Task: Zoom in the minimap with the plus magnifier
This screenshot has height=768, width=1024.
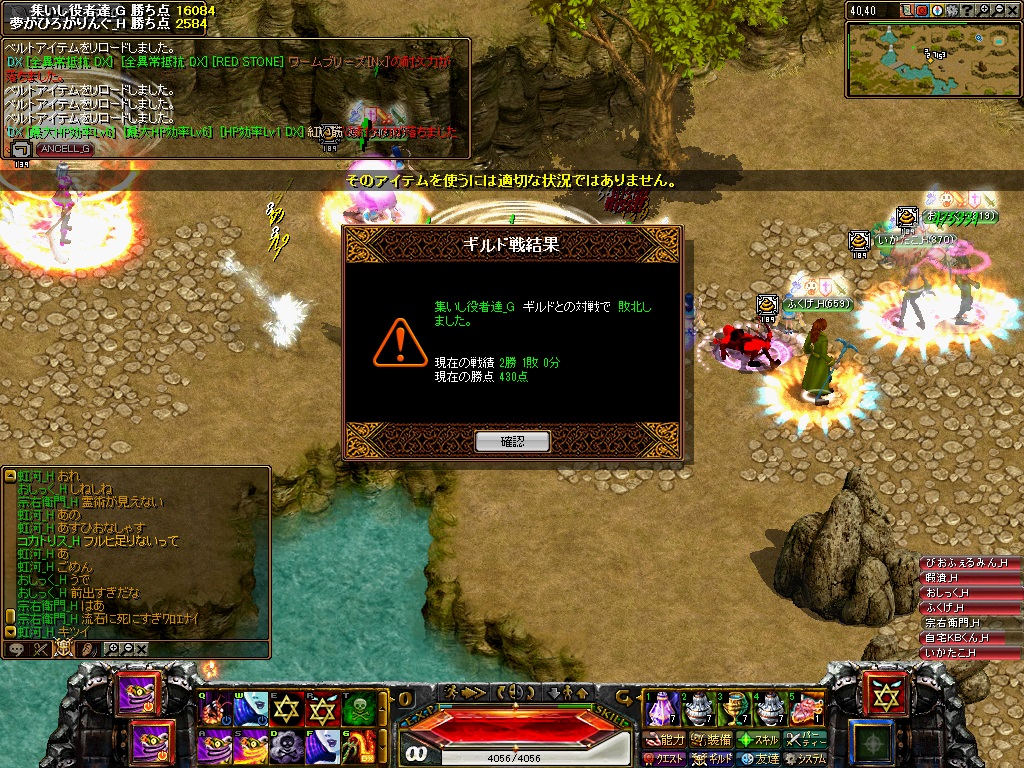Action: tap(981, 10)
